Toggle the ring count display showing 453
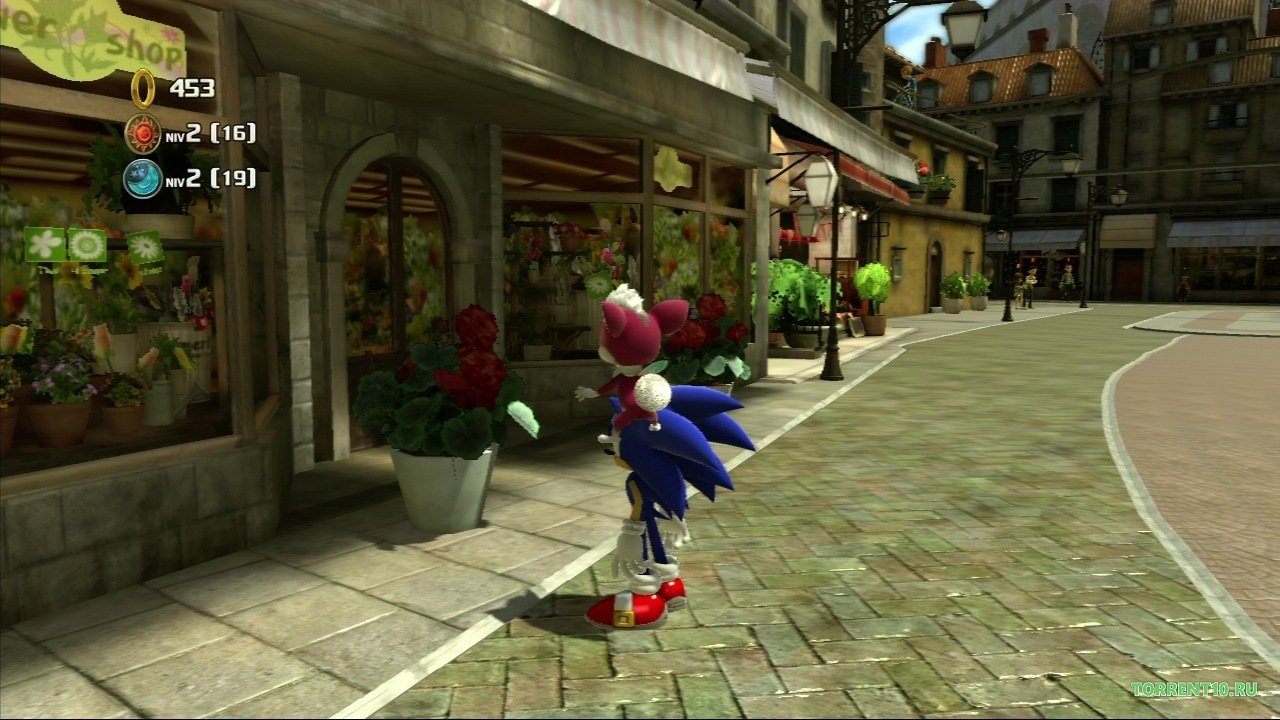The image size is (1280, 720). click(193, 88)
